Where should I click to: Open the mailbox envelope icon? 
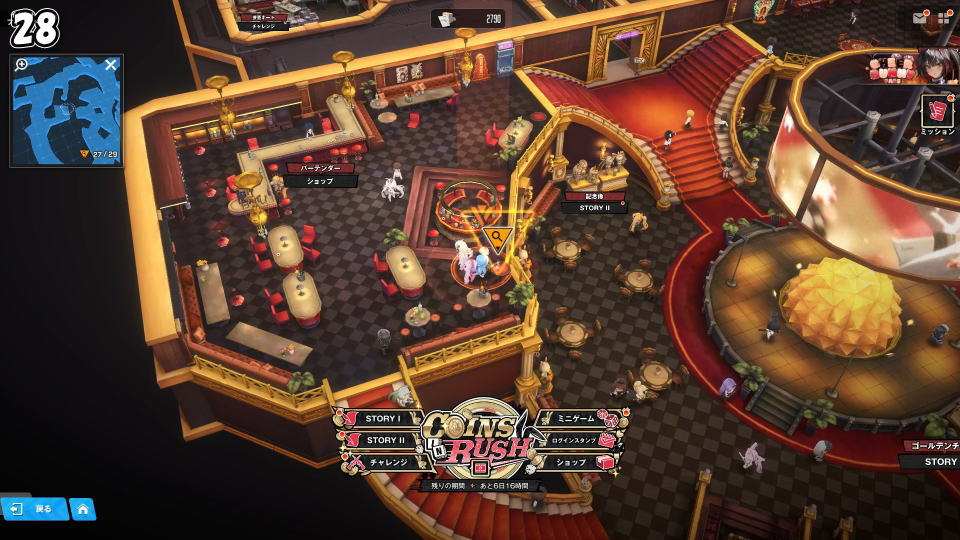(919, 17)
